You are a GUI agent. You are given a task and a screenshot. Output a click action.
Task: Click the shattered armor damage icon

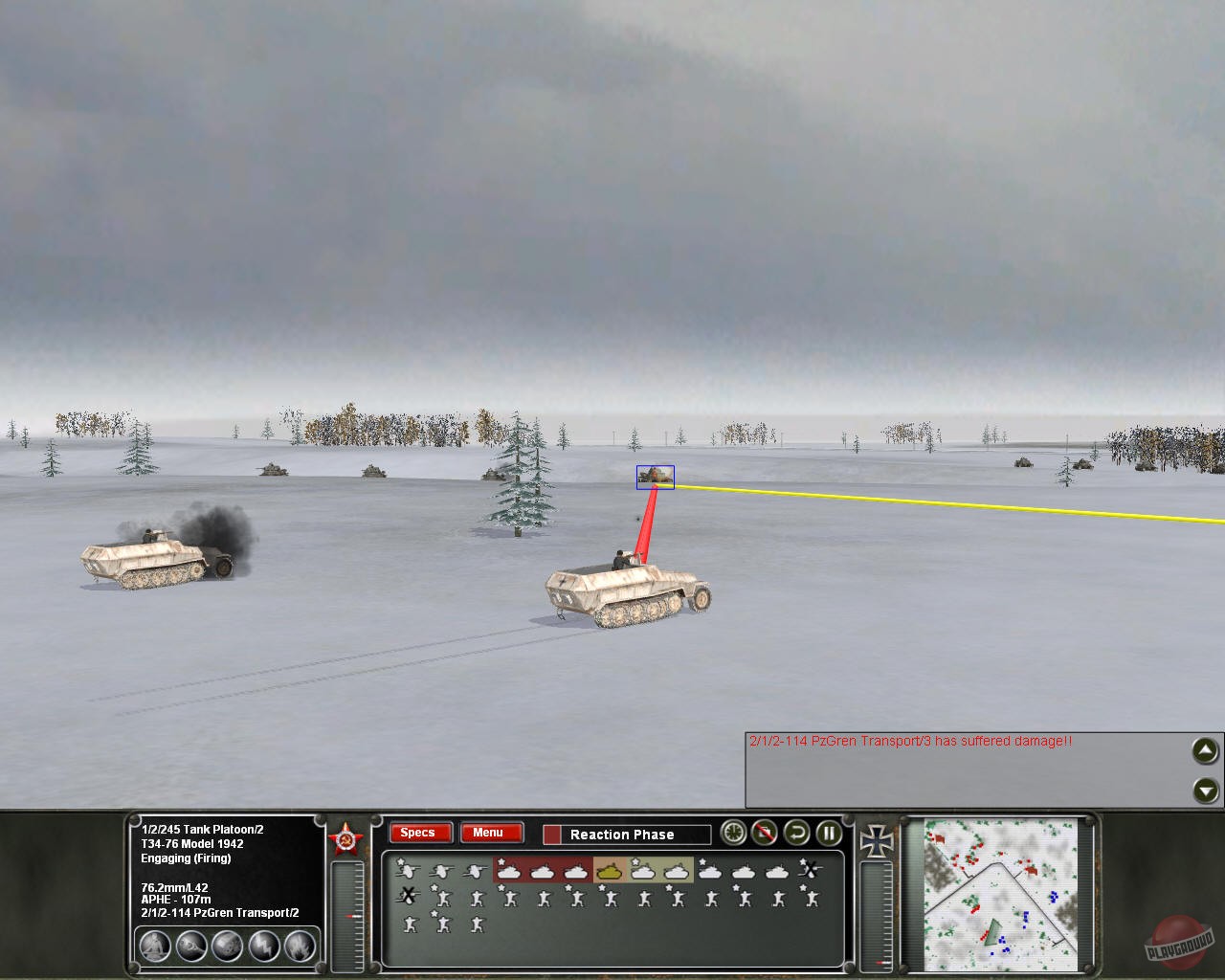click(226, 947)
